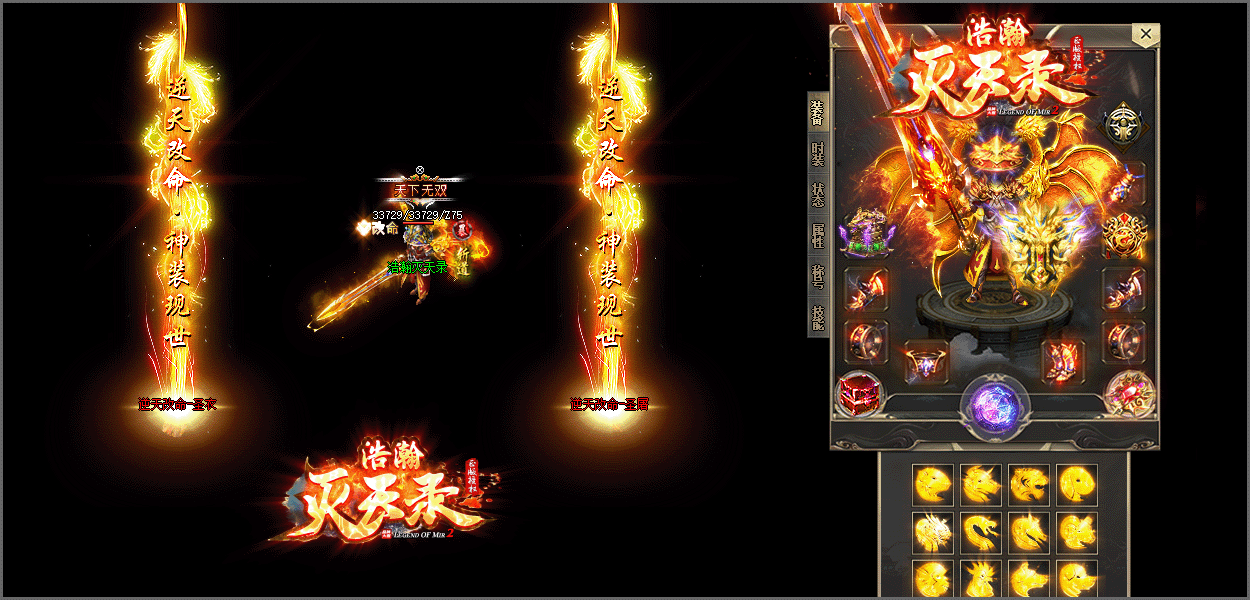Close the character equipment panel
The image size is (1250, 600).
pyautogui.click(x=1146, y=35)
